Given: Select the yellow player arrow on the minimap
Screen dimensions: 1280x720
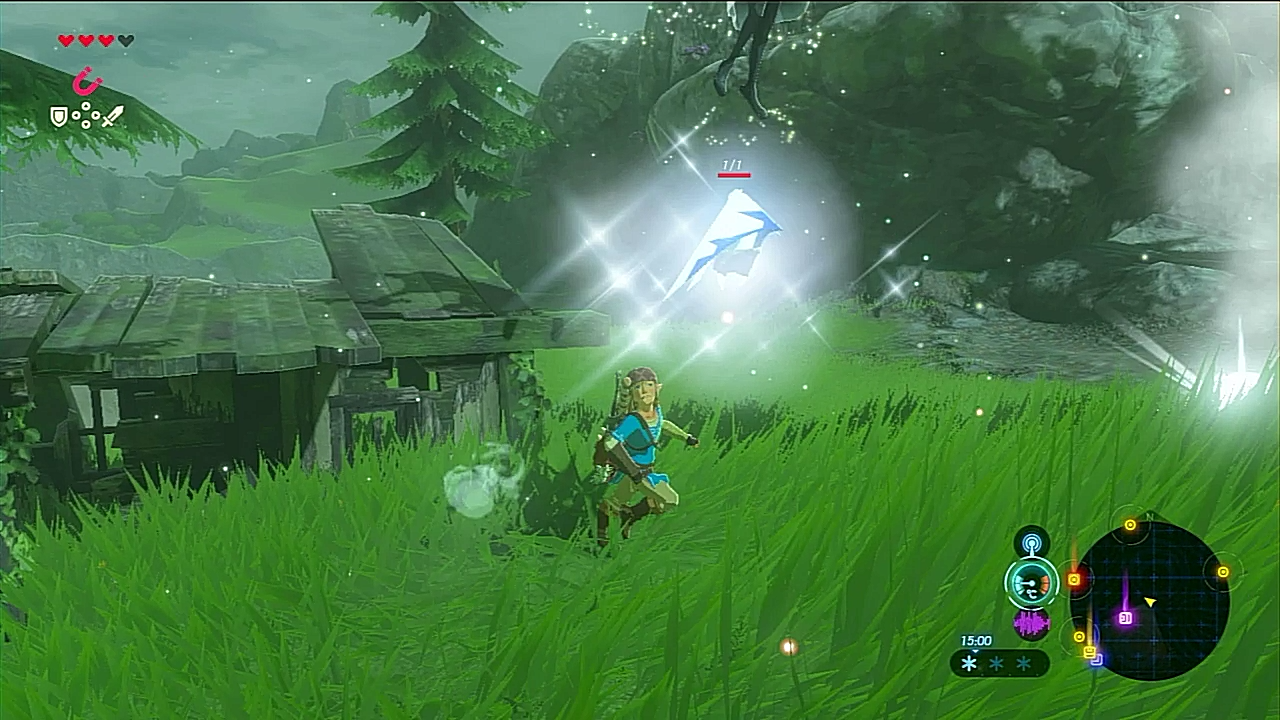Looking at the screenshot, I should [x=1150, y=601].
